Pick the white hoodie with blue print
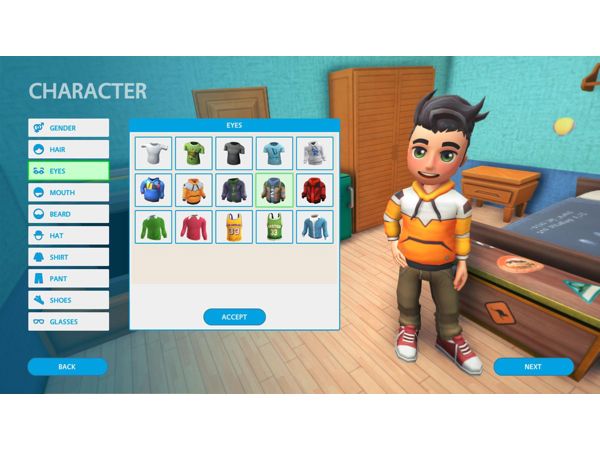This screenshot has height=450, width=600. [x=313, y=153]
